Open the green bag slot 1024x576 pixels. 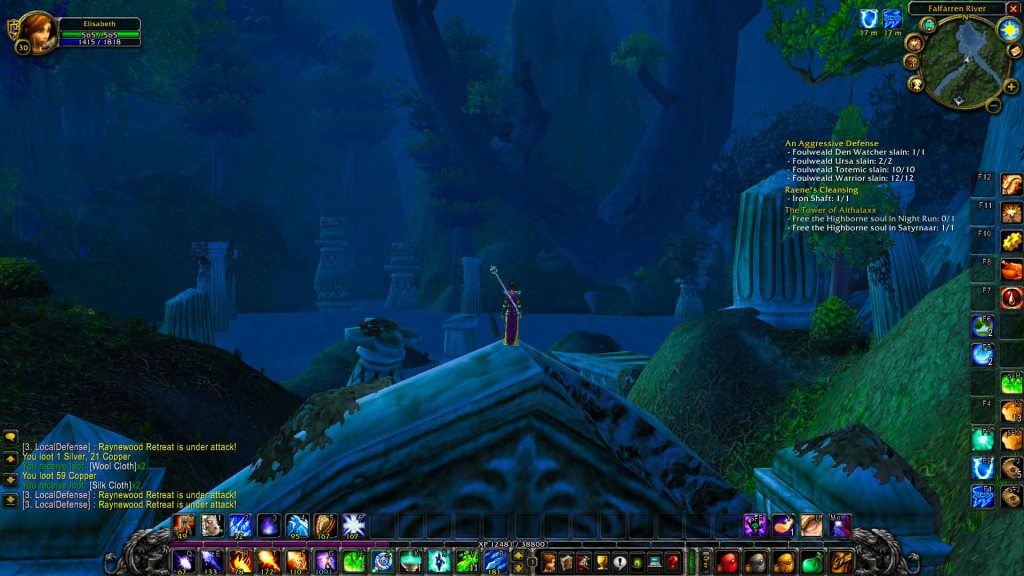pos(812,562)
